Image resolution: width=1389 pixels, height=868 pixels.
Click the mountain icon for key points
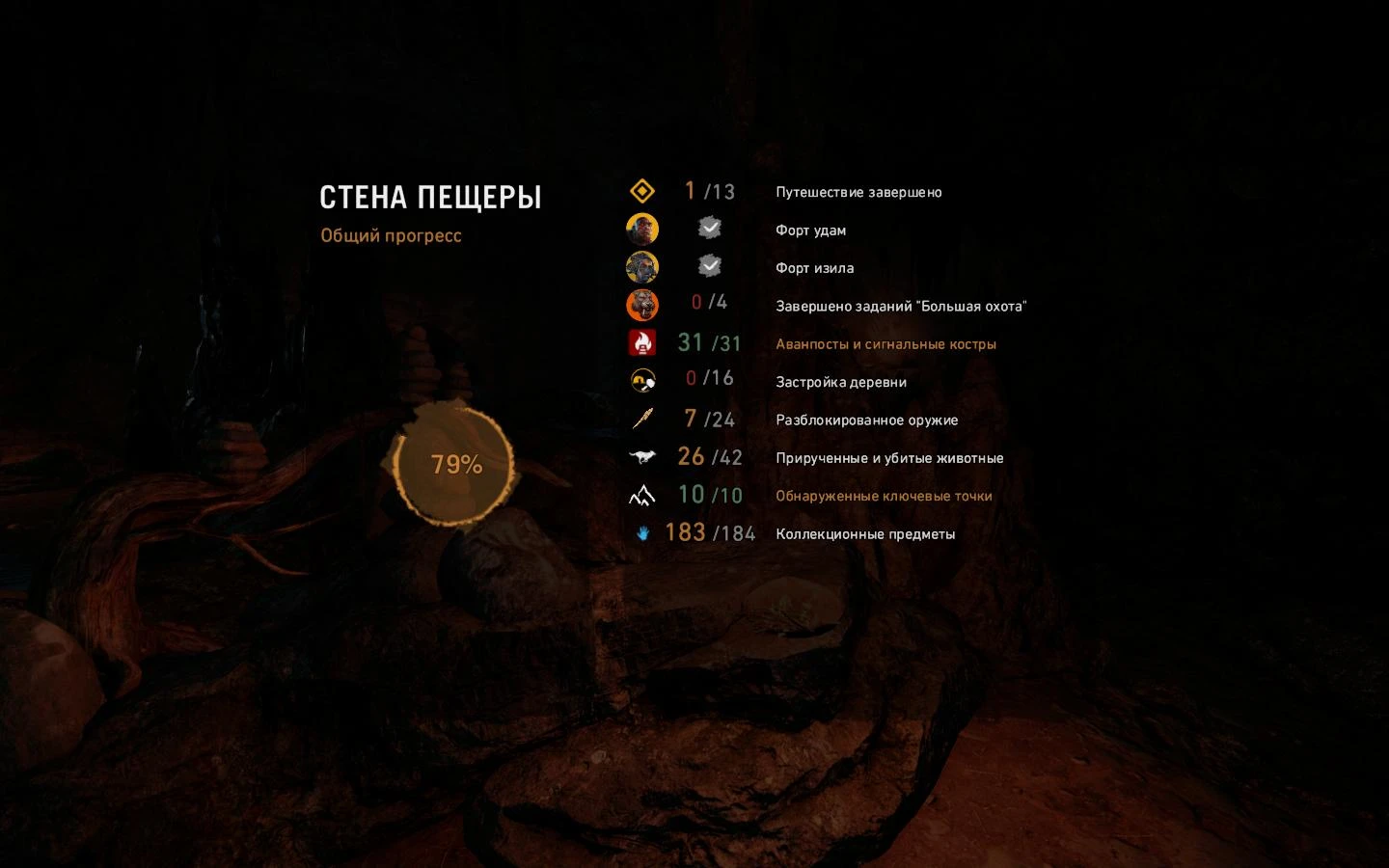tap(643, 495)
